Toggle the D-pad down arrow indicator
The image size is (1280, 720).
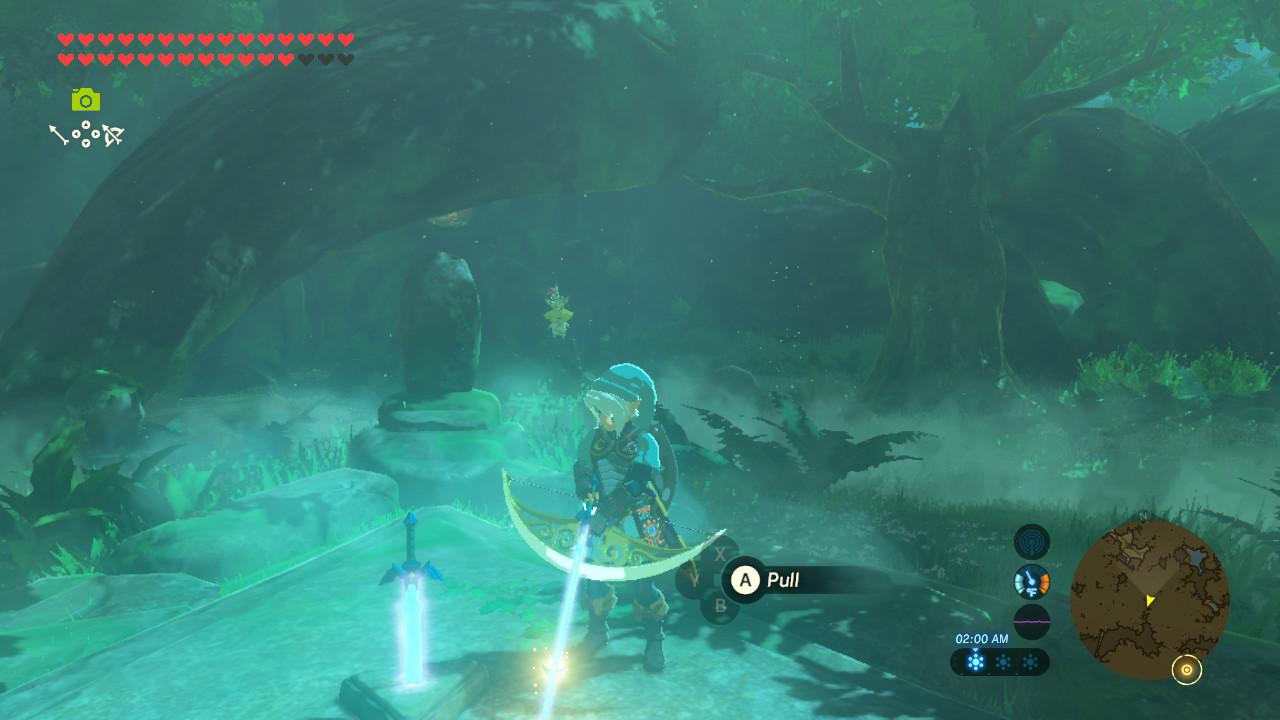pyautogui.click(x=86, y=144)
